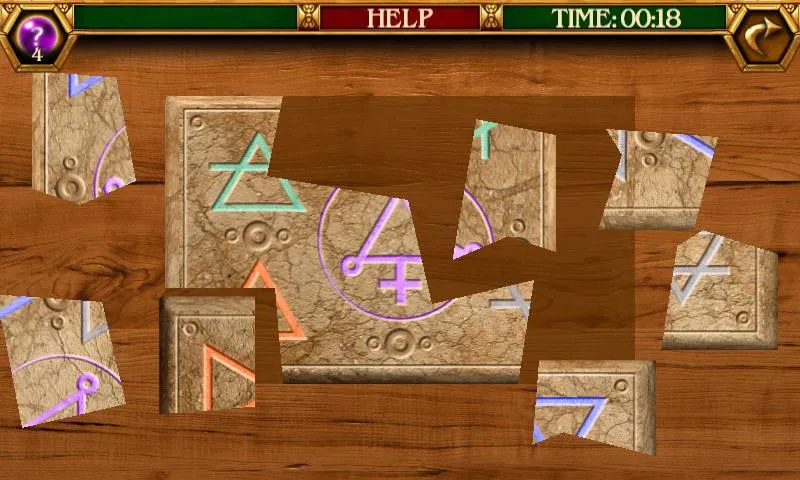Use the purple question mark hint orb
800x480 pixels.
pos(37,35)
